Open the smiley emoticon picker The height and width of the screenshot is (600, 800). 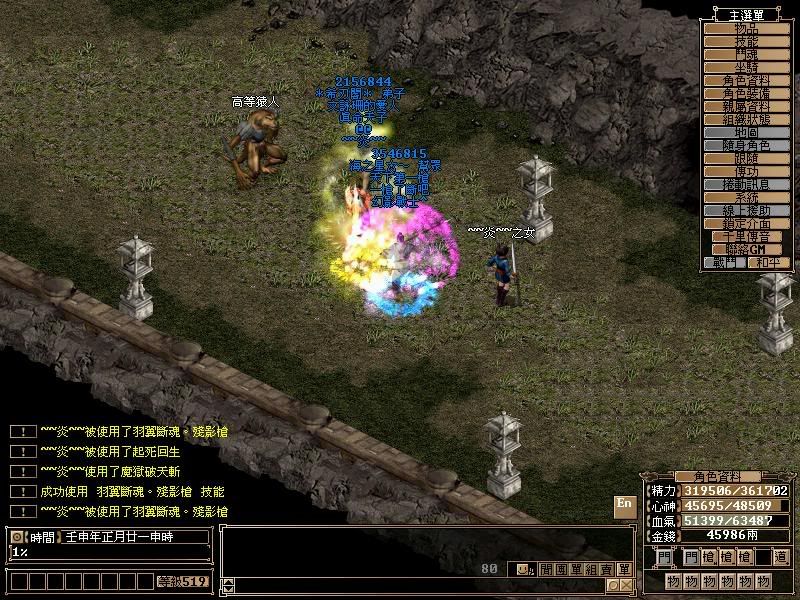tap(523, 569)
